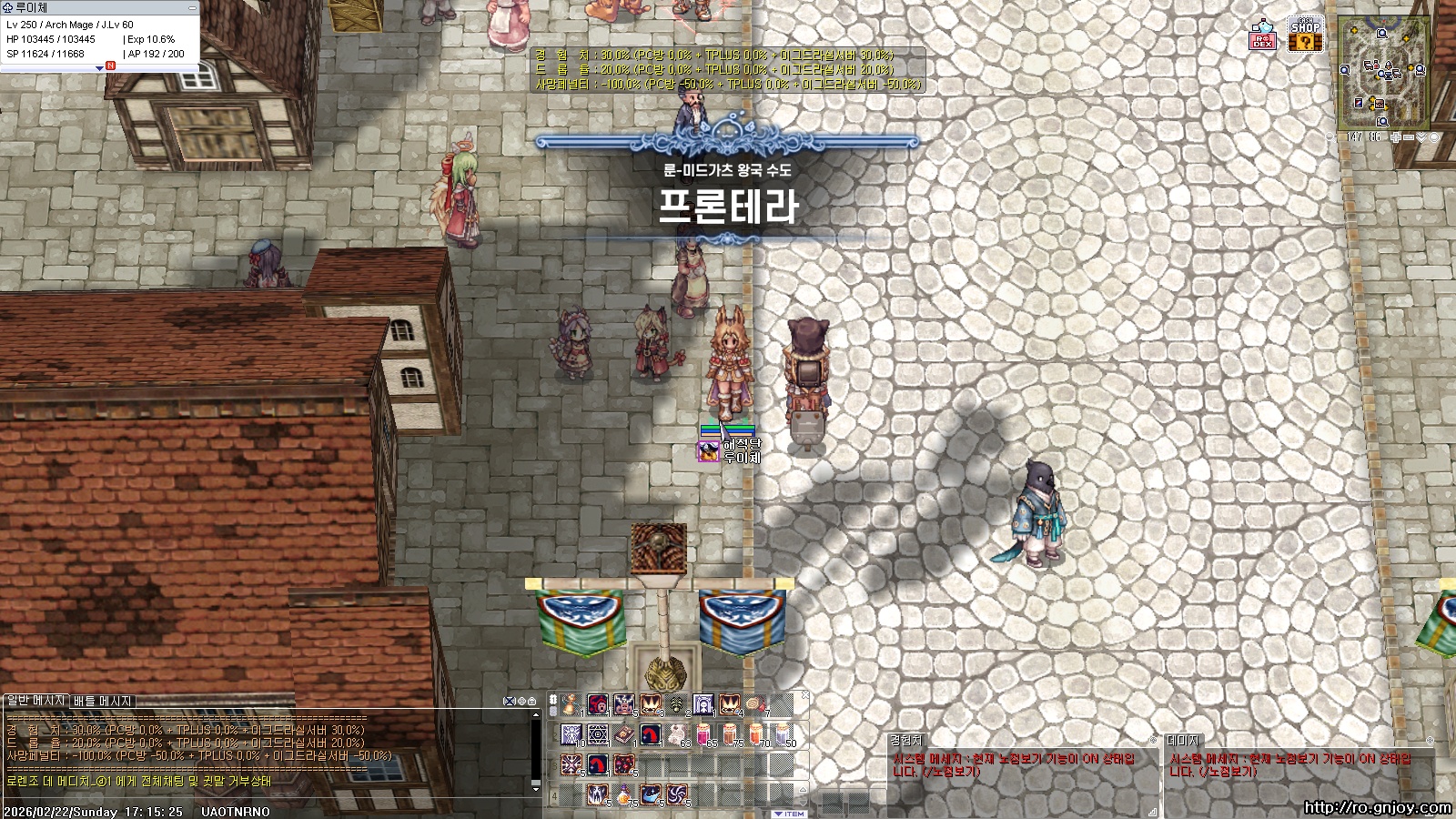1456x819 pixels.
Task: Use the brown spellbook hotbar item
Action: coord(624,734)
